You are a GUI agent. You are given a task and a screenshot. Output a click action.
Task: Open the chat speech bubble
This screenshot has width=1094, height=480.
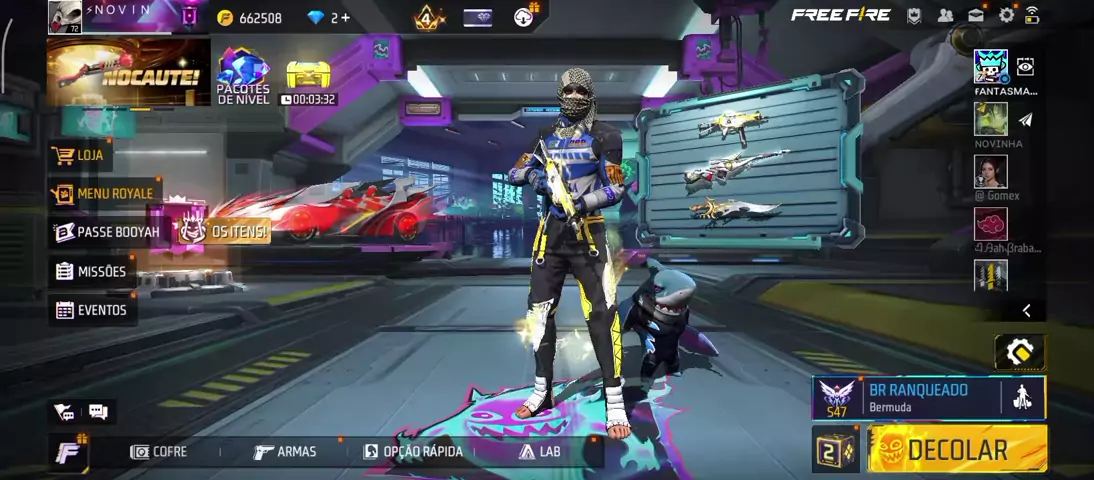98,411
